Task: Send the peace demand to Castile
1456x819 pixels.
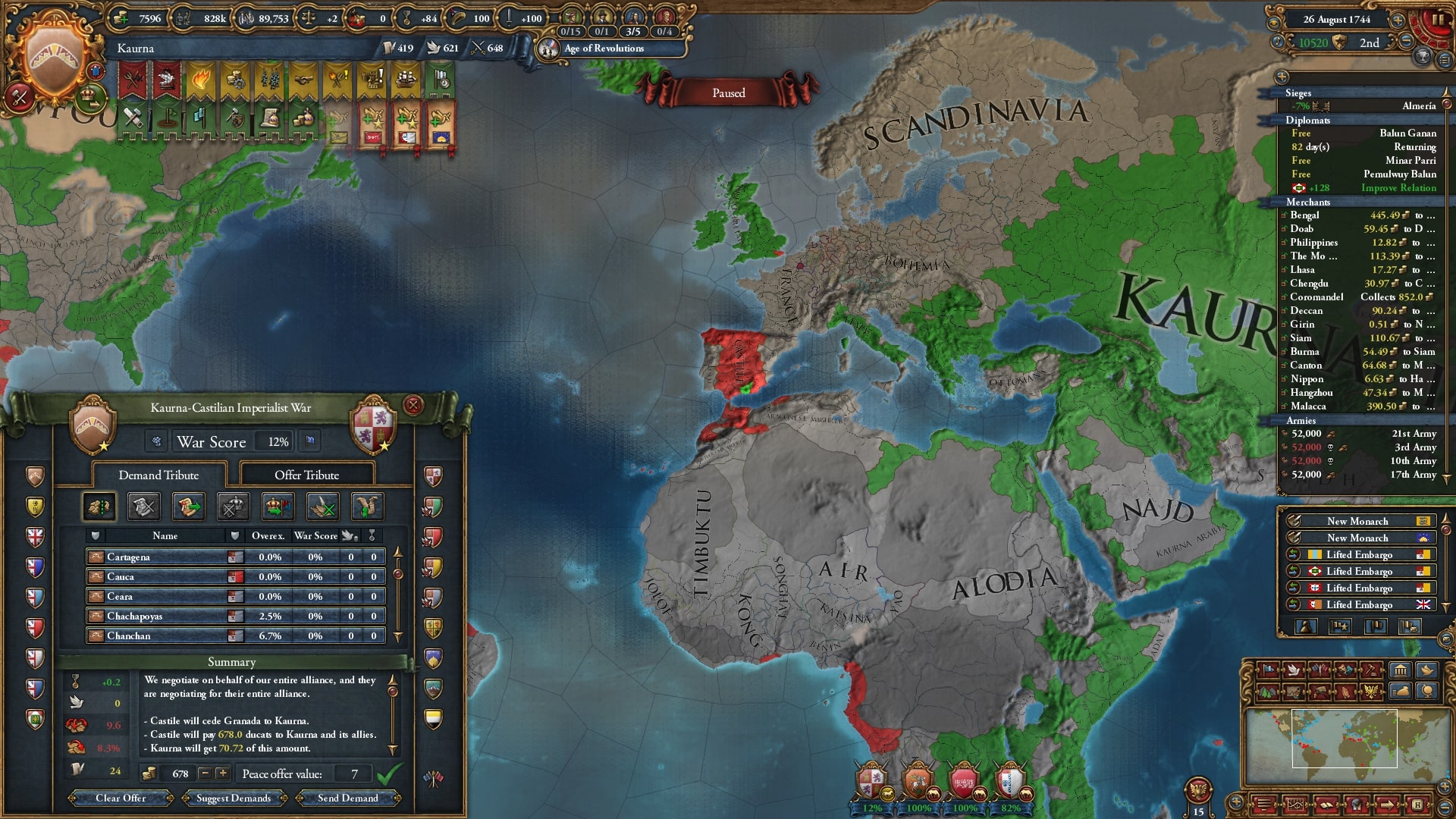Action: pos(347,798)
